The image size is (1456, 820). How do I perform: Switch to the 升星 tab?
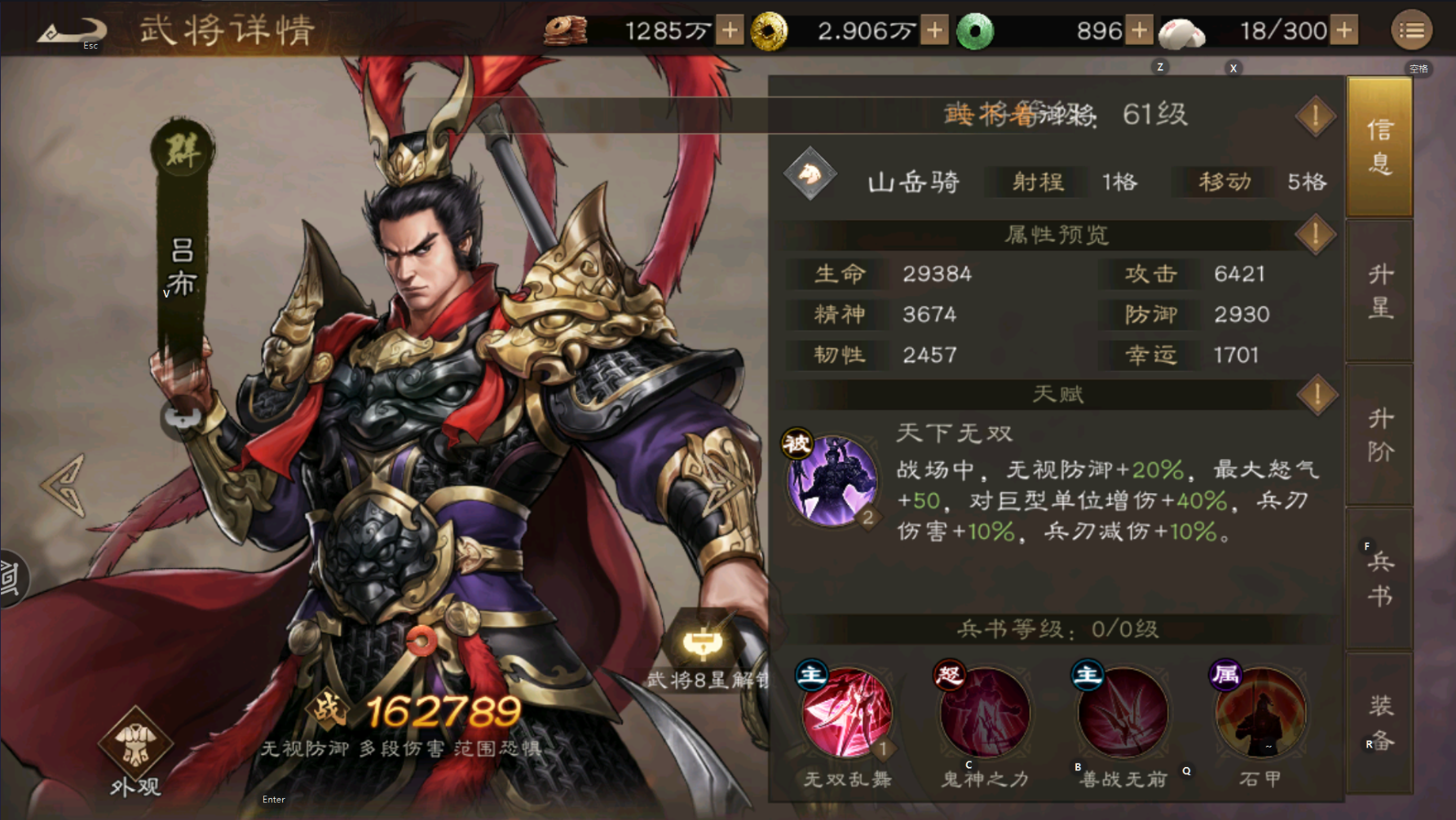[x=1379, y=289]
